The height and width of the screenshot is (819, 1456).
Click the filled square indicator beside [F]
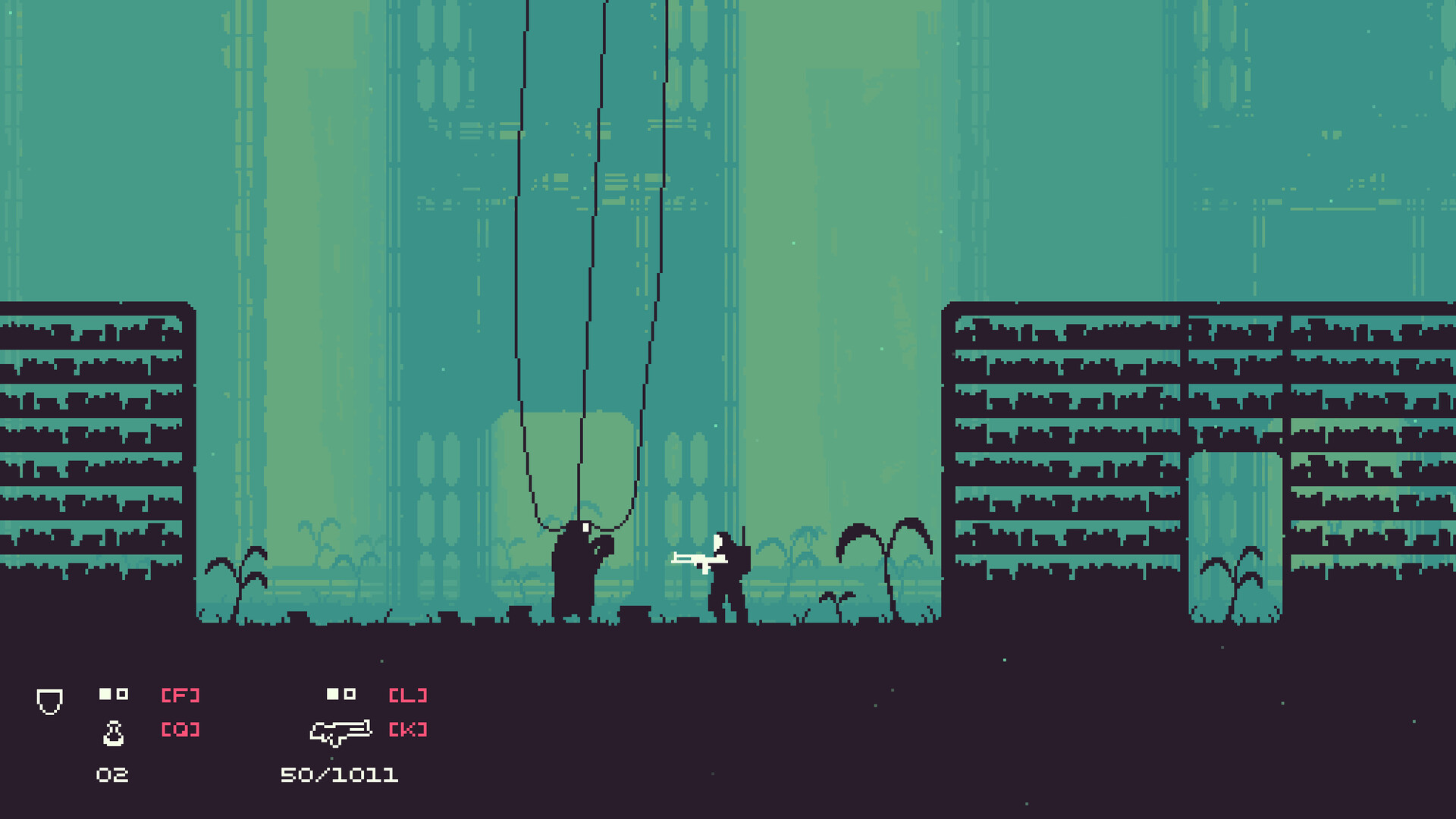pyautogui.click(x=104, y=693)
